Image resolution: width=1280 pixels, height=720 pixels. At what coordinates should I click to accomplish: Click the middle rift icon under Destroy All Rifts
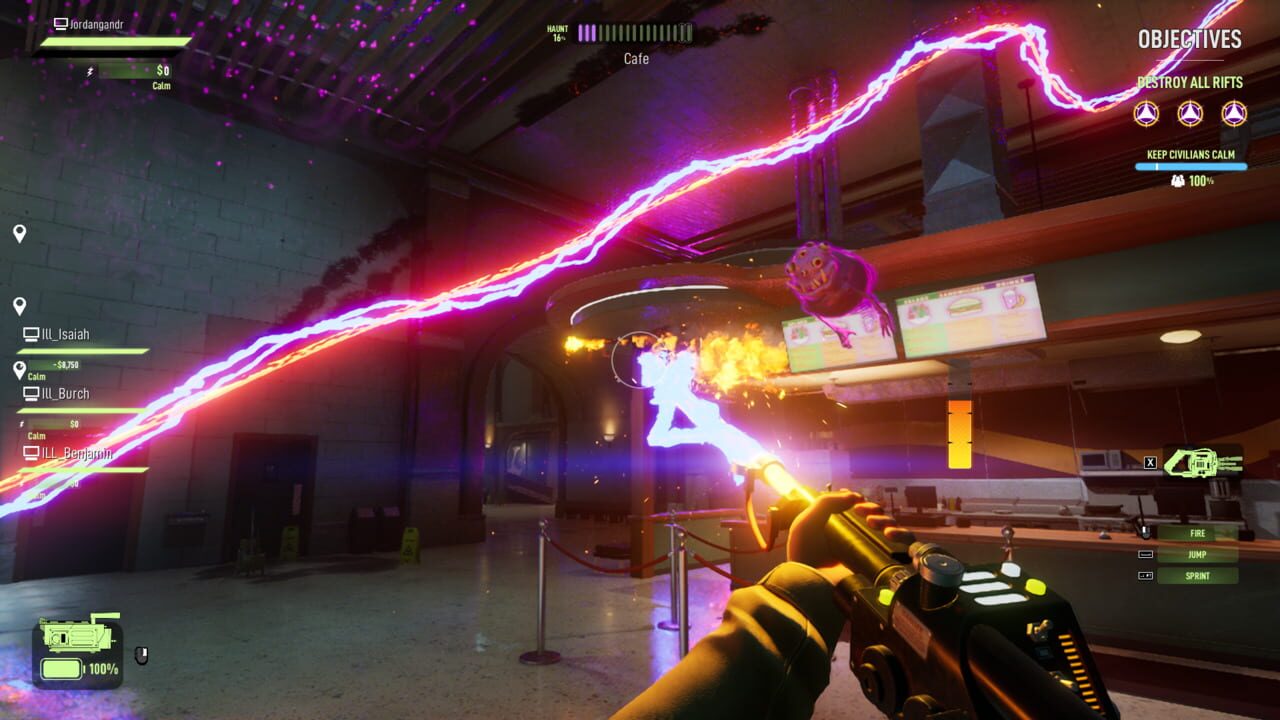(1191, 114)
